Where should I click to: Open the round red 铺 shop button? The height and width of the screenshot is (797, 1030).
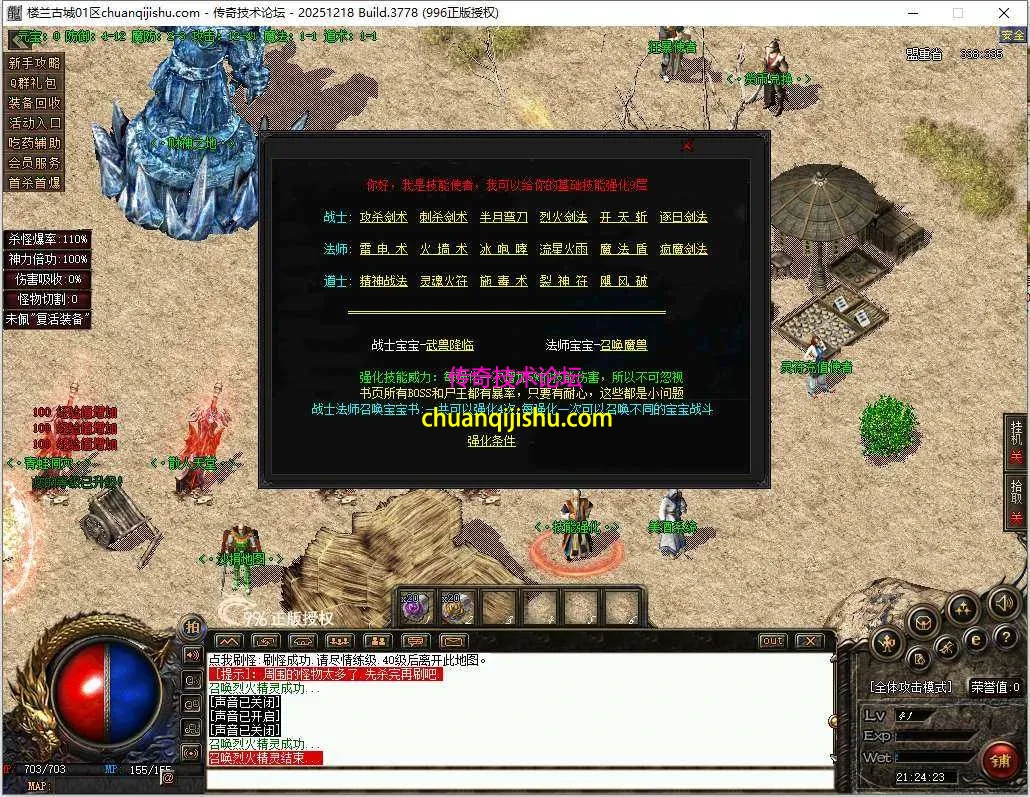[x=999, y=760]
